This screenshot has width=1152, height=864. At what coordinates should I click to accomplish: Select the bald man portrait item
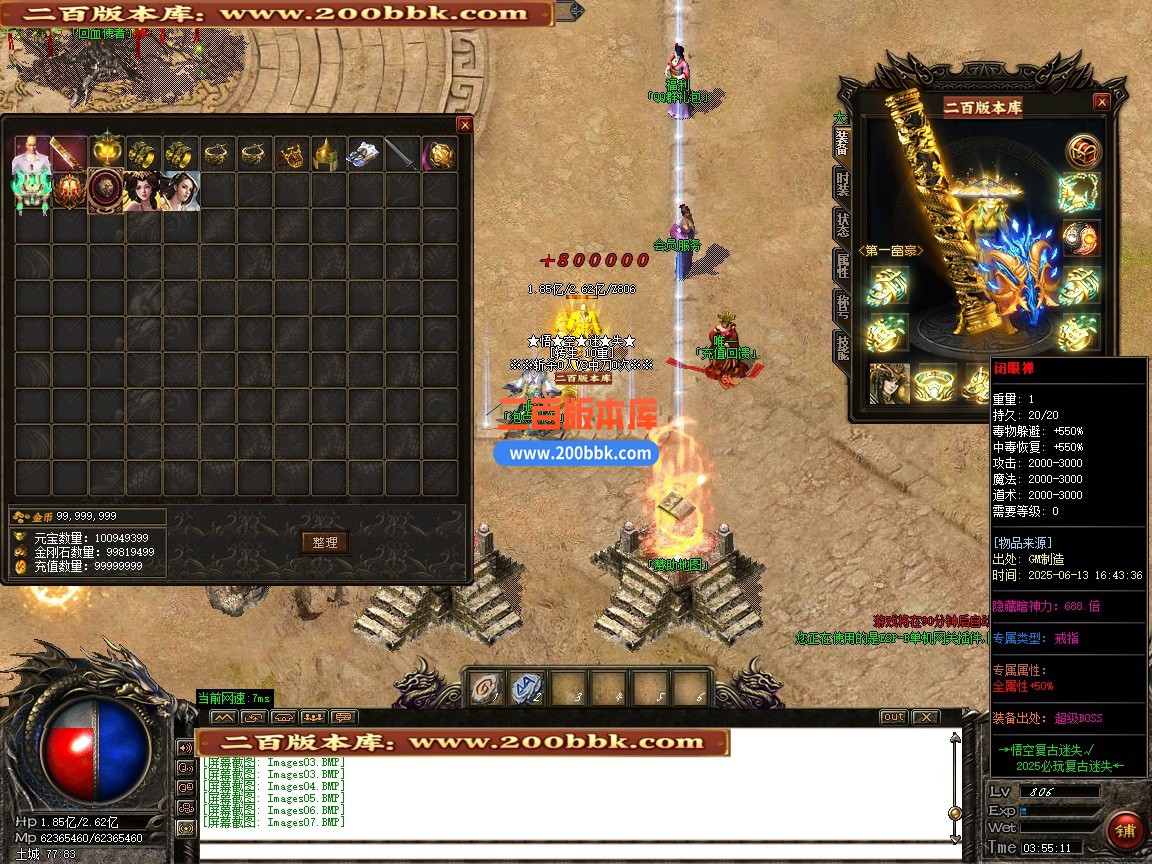(31, 154)
